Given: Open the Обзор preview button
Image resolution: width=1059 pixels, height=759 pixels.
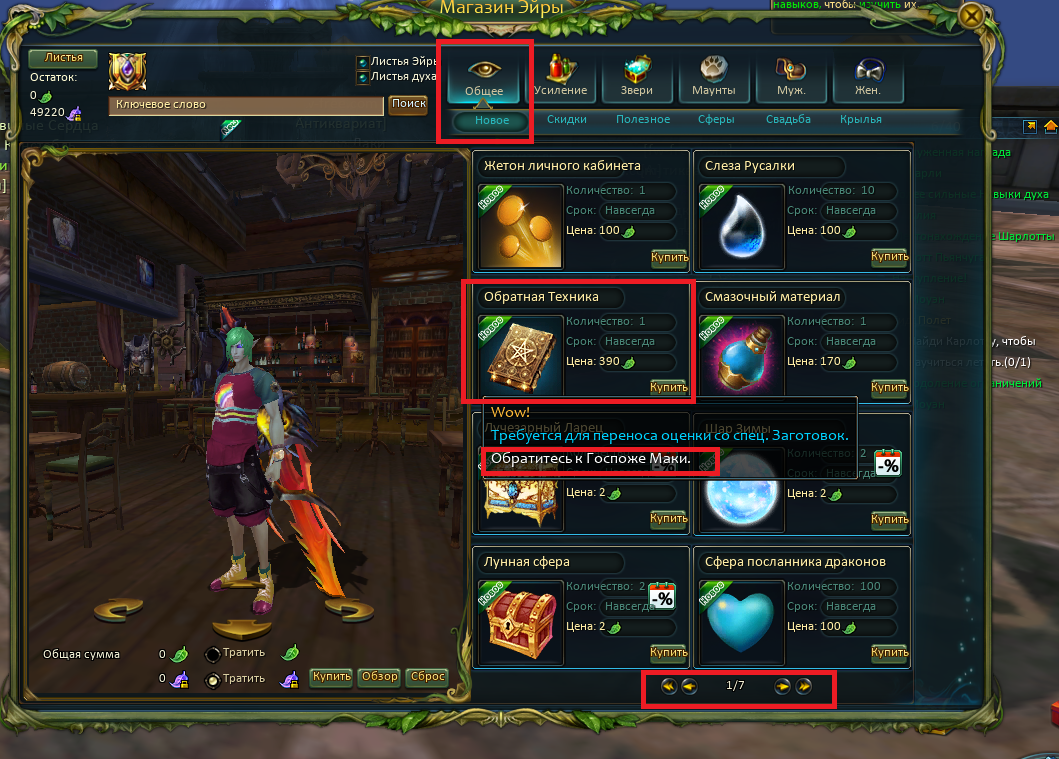Looking at the screenshot, I should tap(380, 677).
